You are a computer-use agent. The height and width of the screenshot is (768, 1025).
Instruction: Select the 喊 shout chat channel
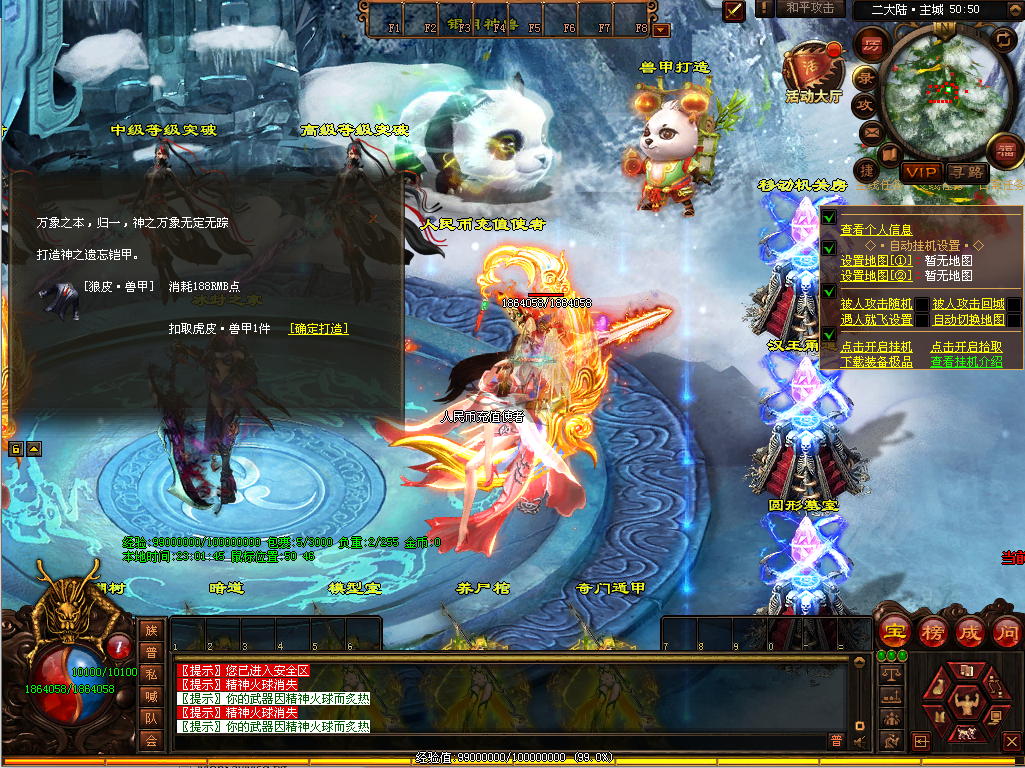pyautogui.click(x=151, y=695)
